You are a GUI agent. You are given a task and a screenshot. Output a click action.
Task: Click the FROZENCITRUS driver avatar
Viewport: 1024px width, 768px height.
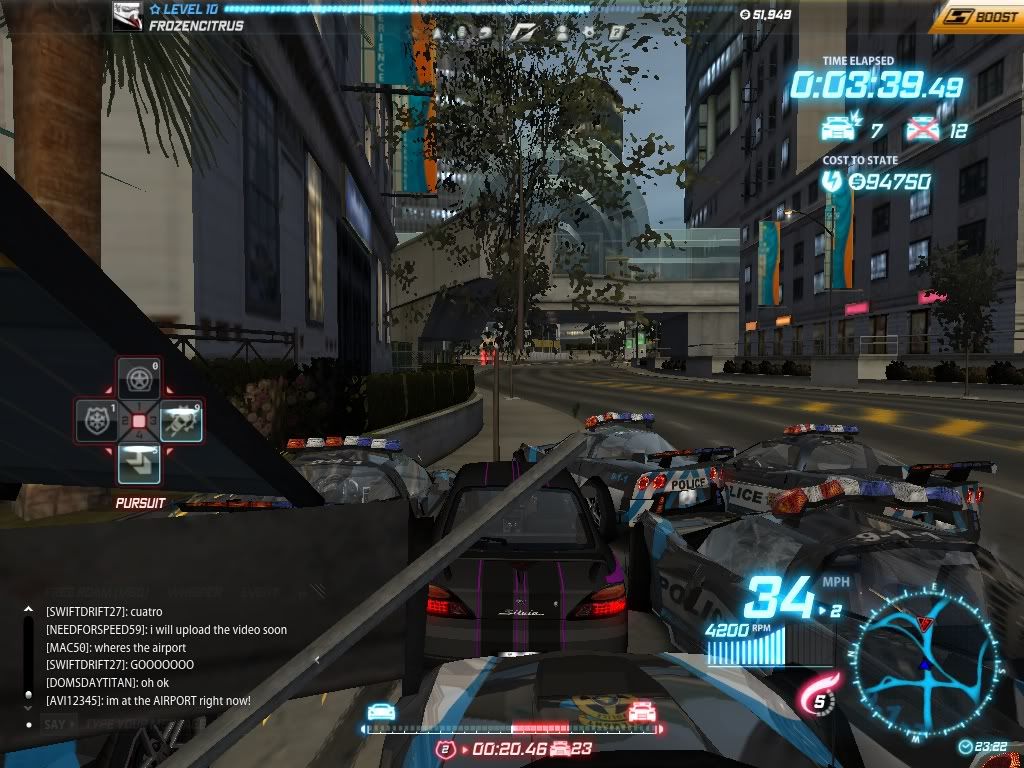click(x=127, y=16)
